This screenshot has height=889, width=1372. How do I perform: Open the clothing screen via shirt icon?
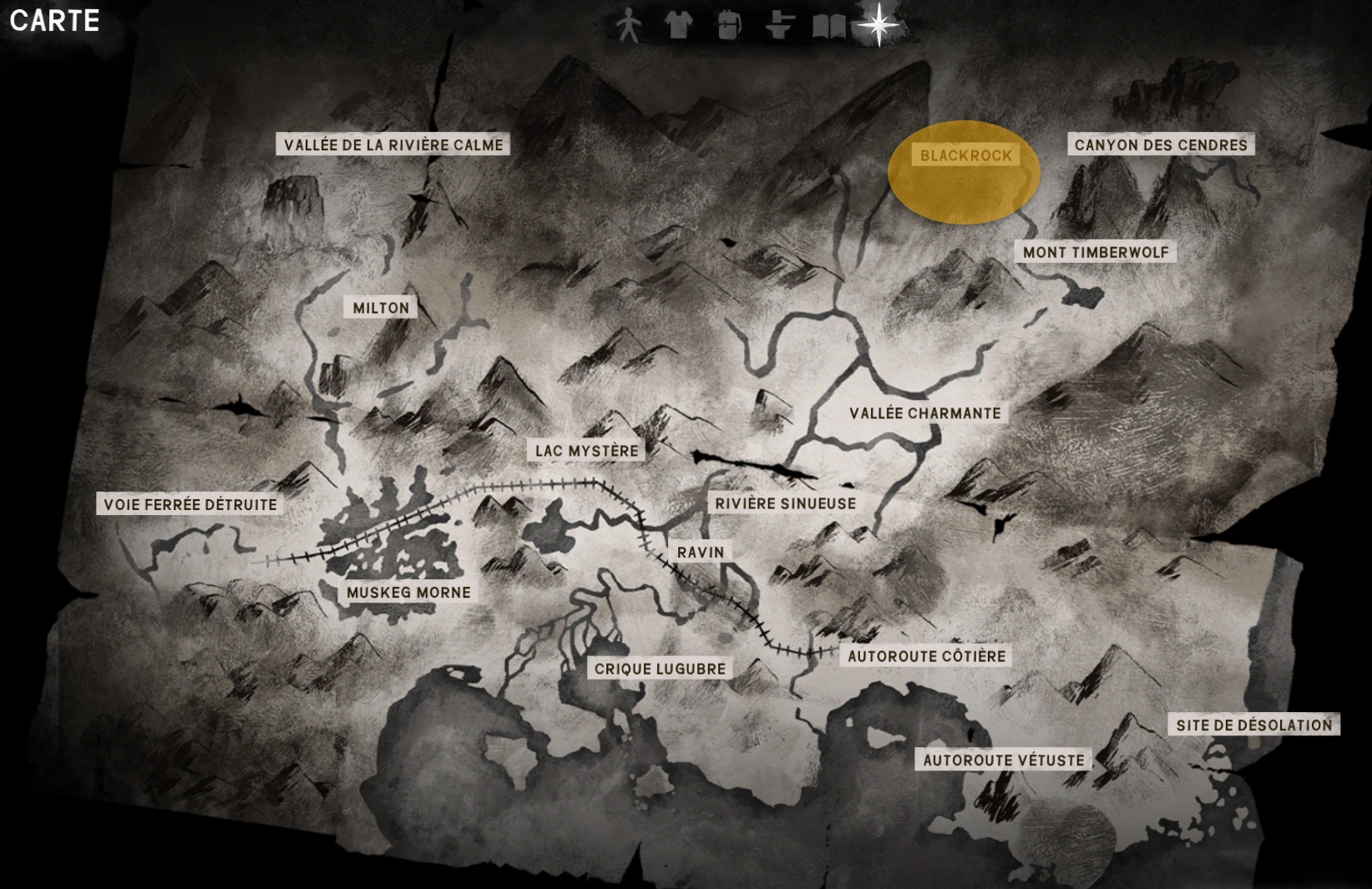pyautogui.click(x=679, y=26)
